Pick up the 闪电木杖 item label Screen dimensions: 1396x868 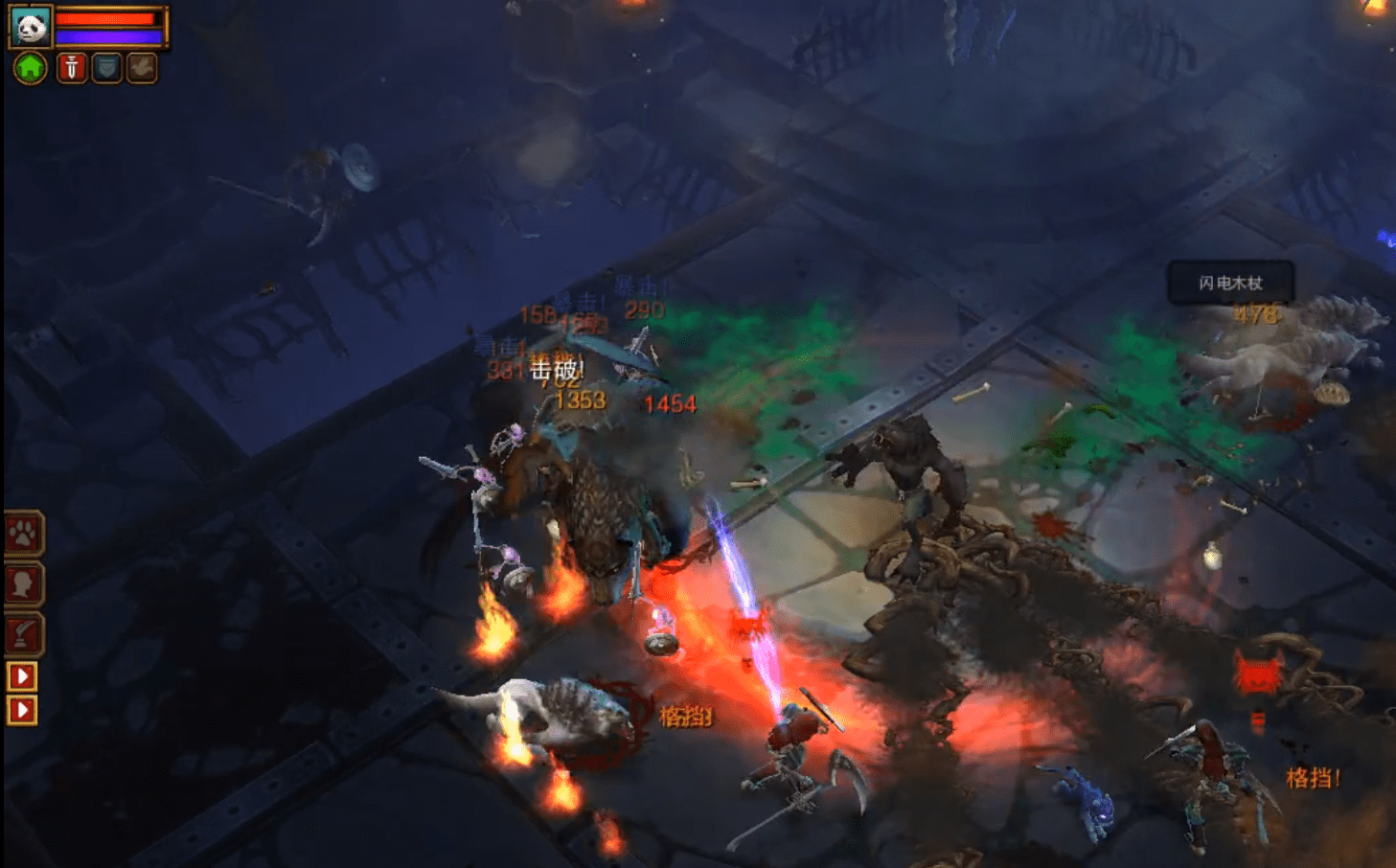pyautogui.click(x=1230, y=283)
